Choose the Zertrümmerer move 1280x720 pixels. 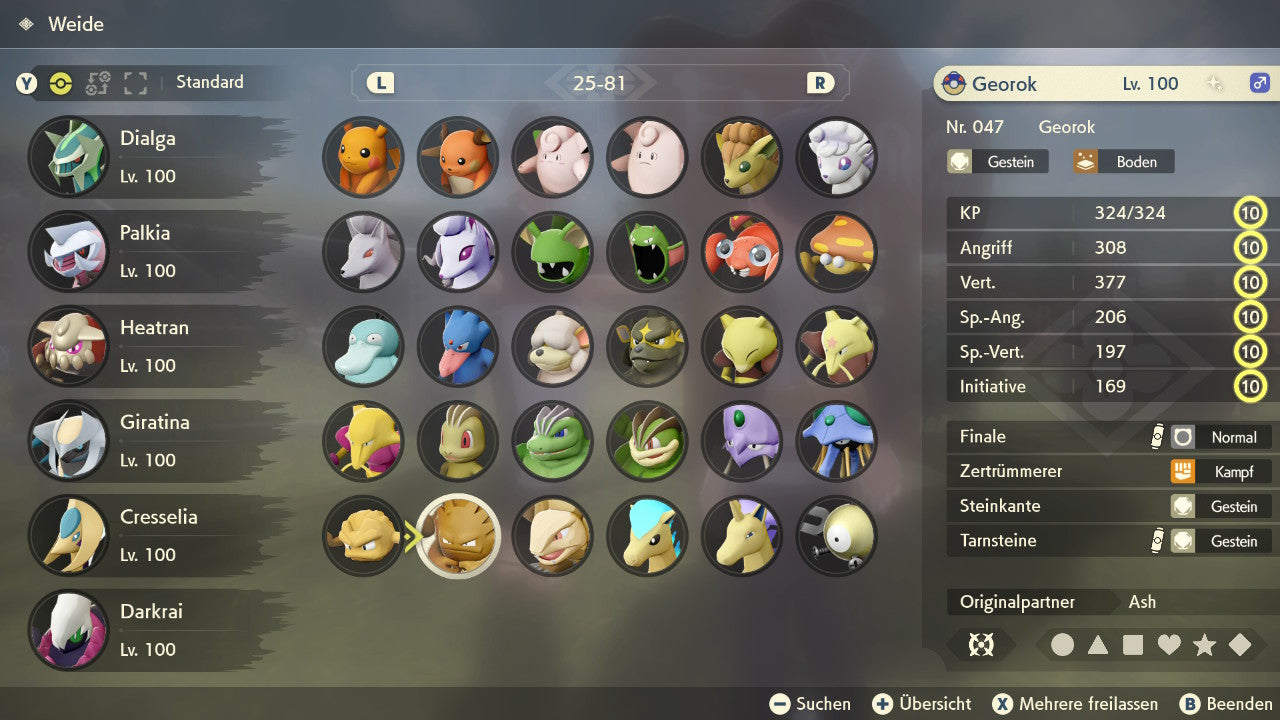(1110, 471)
